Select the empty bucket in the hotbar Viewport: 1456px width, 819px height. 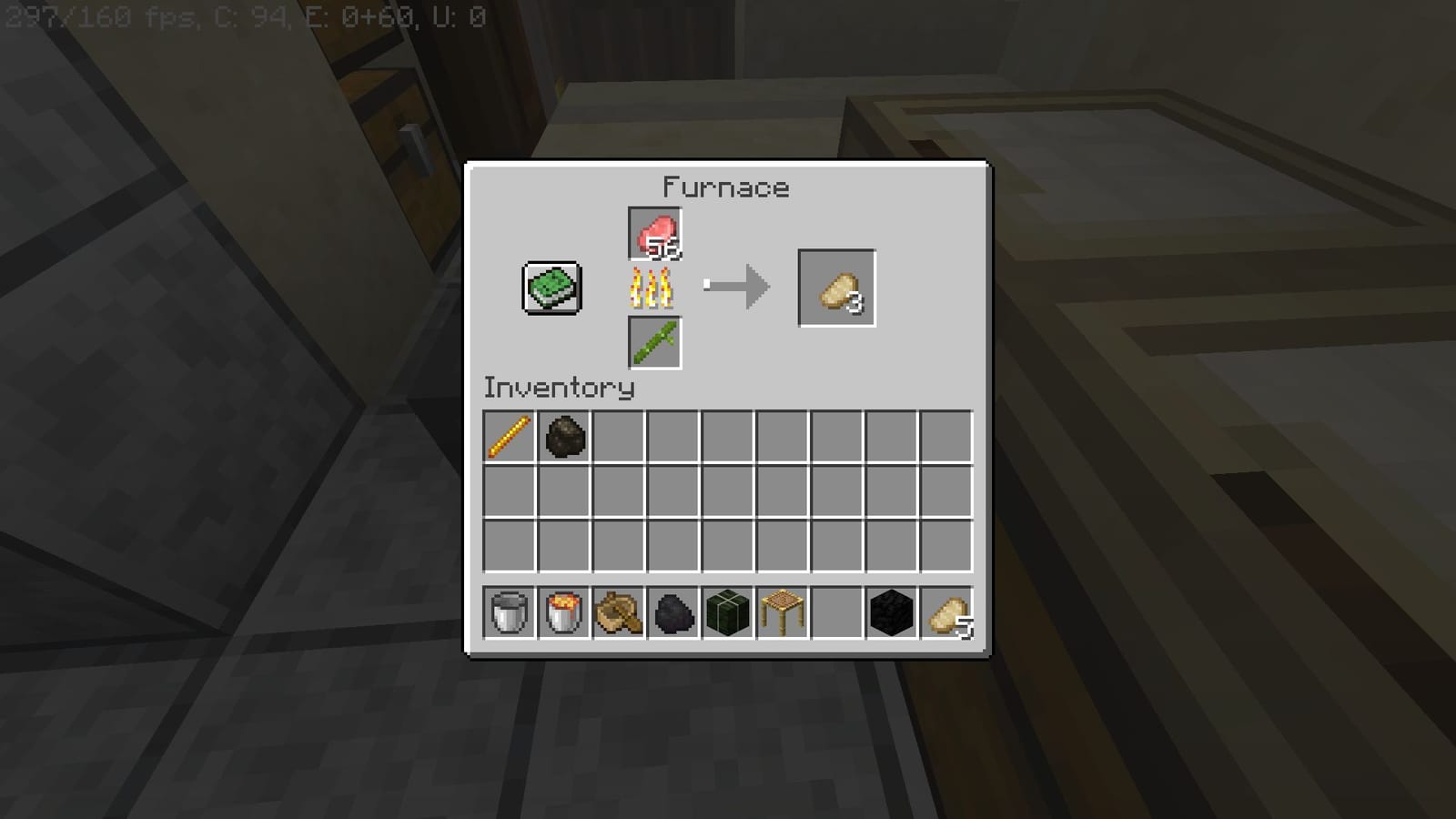[x=508, y=612]
